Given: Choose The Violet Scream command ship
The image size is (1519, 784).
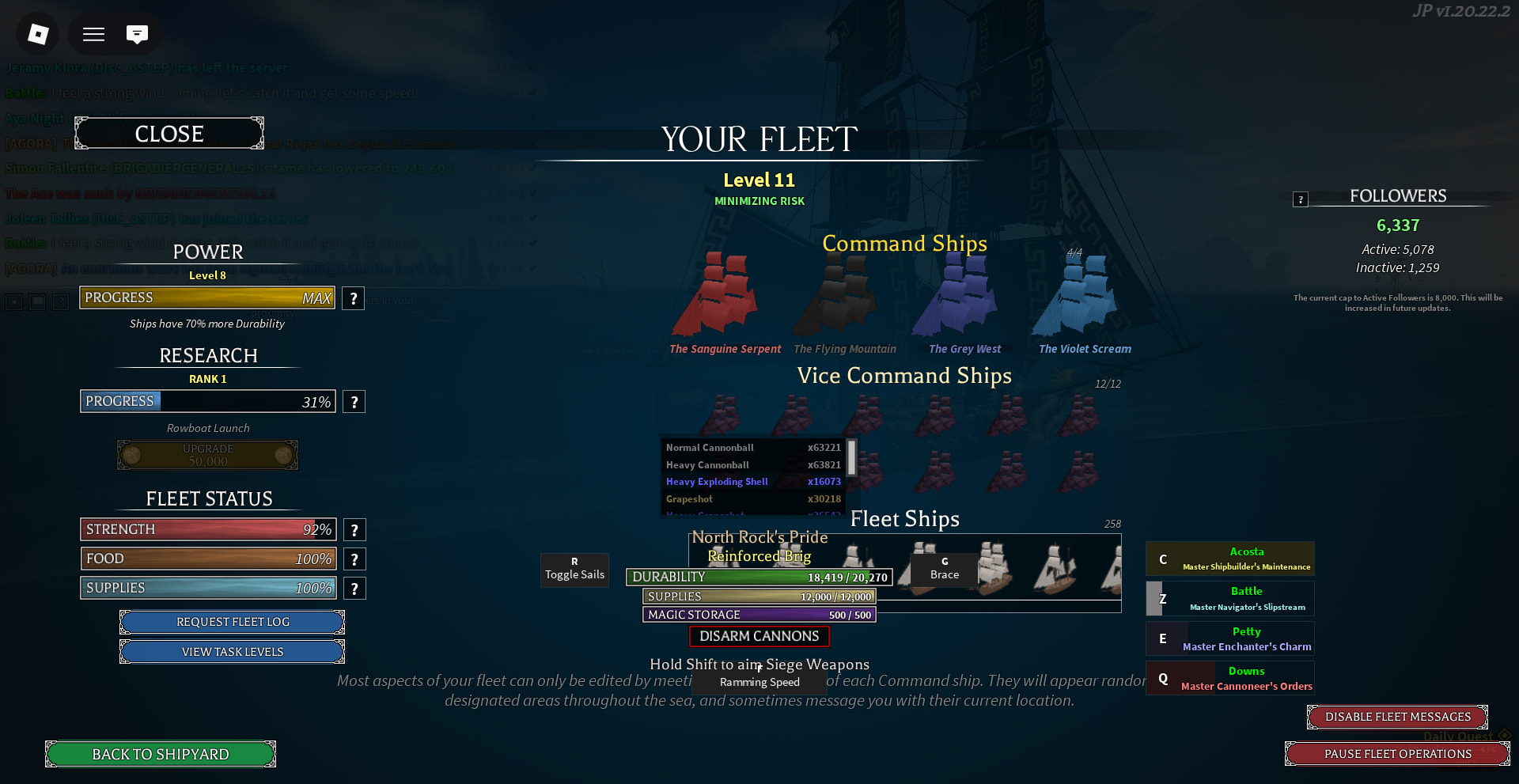Looking at the screenshot, I should 1080,297.
